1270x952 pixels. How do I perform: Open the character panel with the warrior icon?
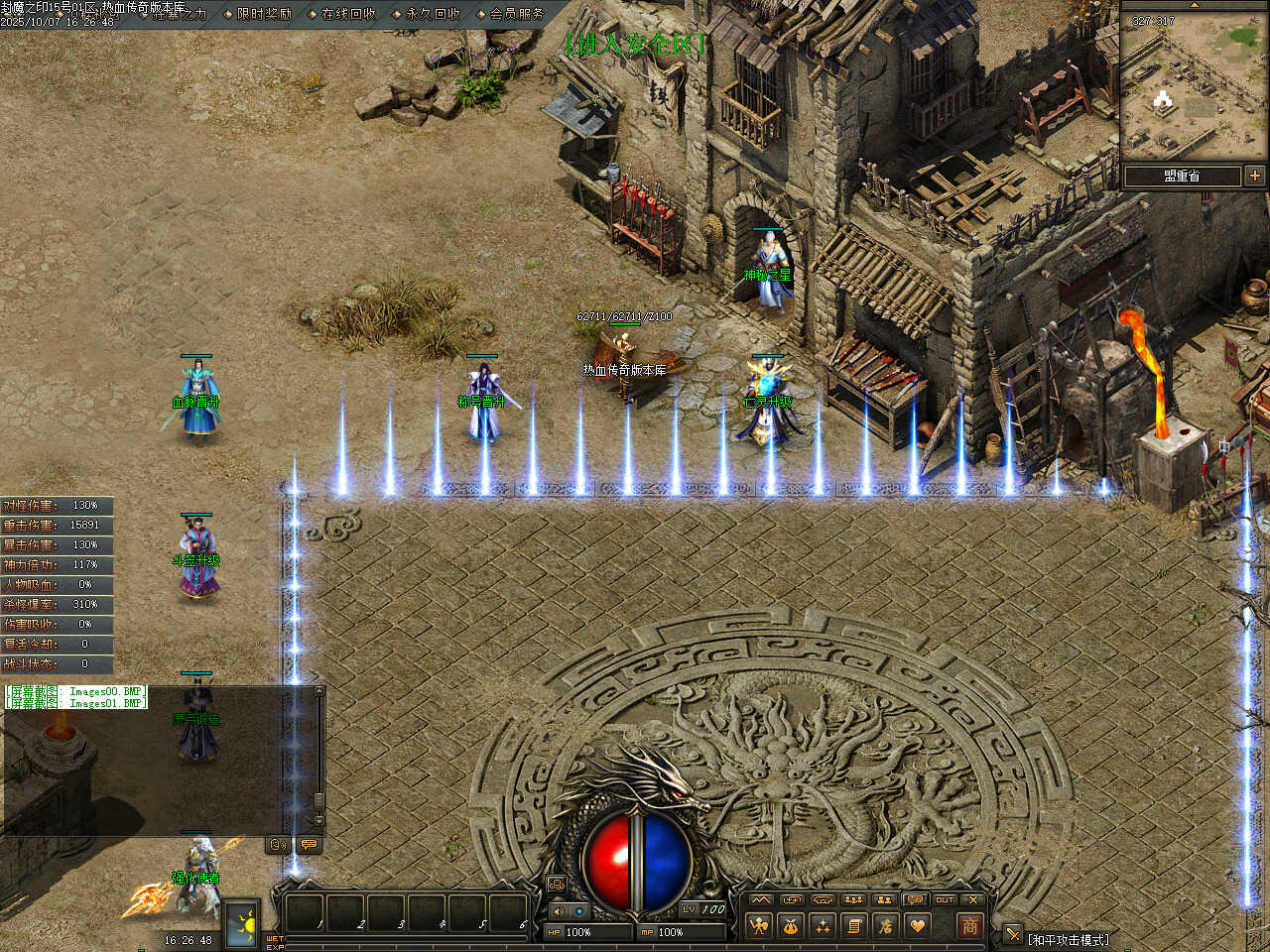tap(760, 926)
